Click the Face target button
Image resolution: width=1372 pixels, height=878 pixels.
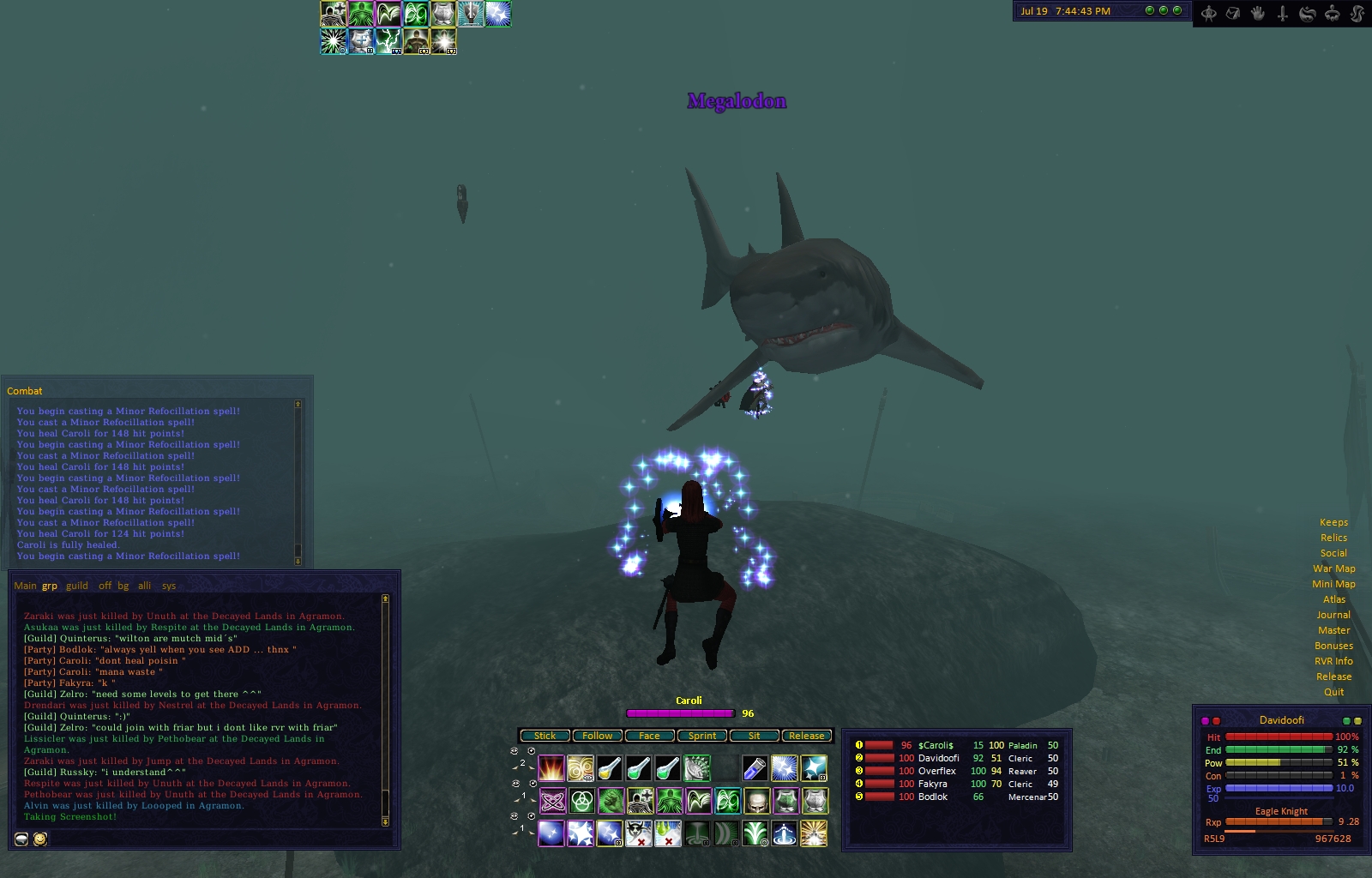pos(649,736)
